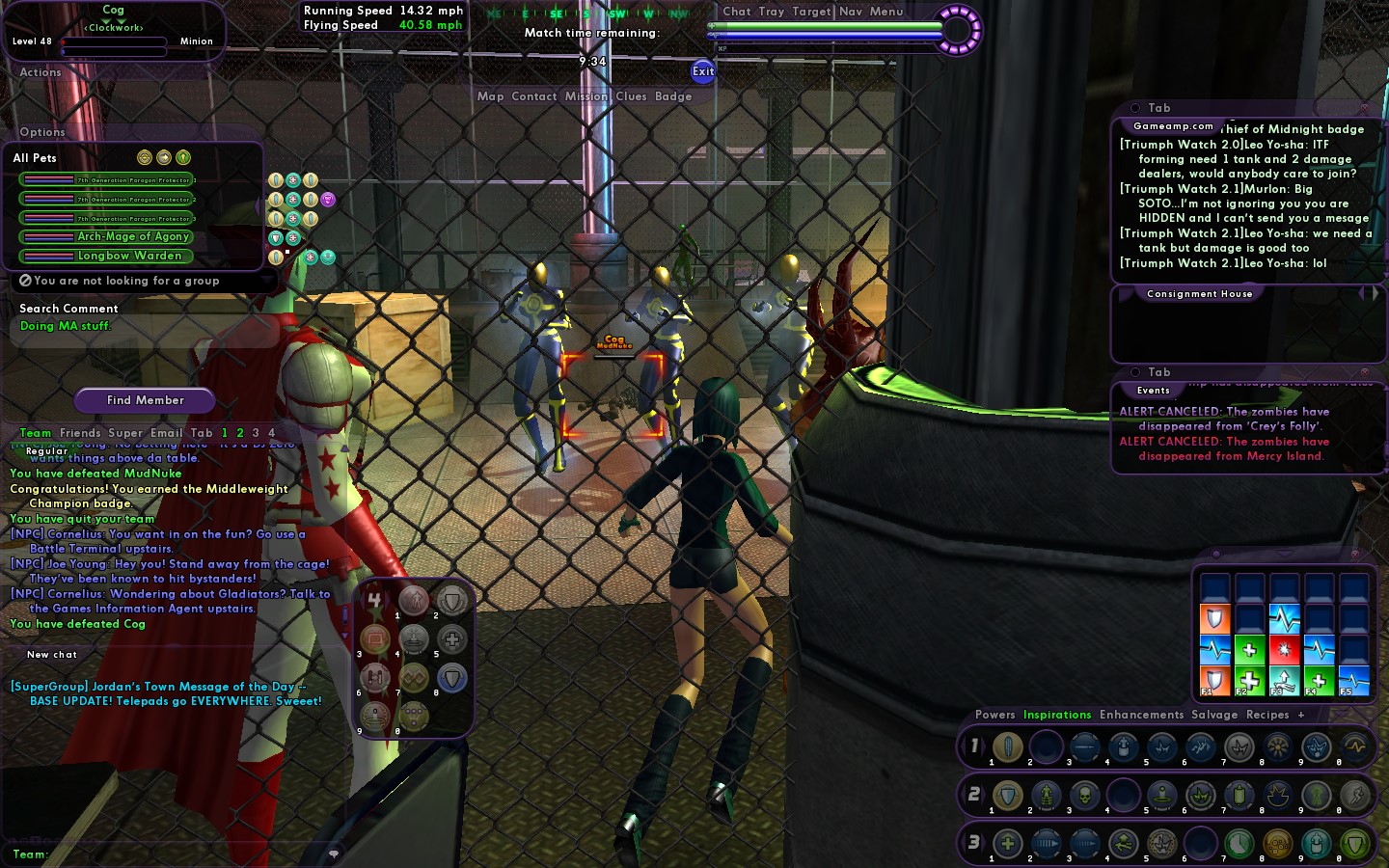Viewport: 1389px width, 868px height.
Task: Open the Clues window
Action: pyautogui.click(x=631, y=96)
